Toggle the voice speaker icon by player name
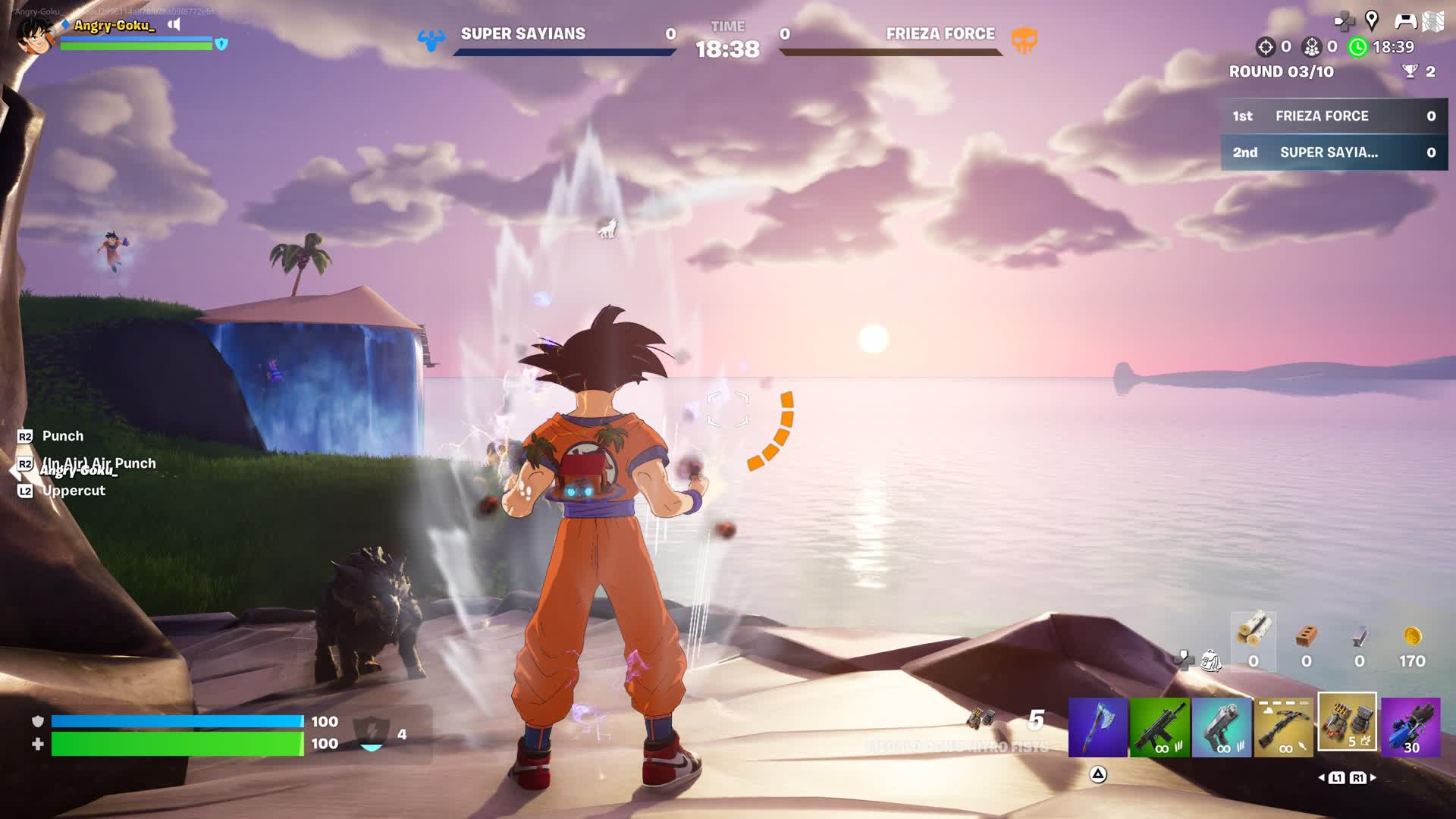The height and width of the screenshot is (819, 1456). 174,24
